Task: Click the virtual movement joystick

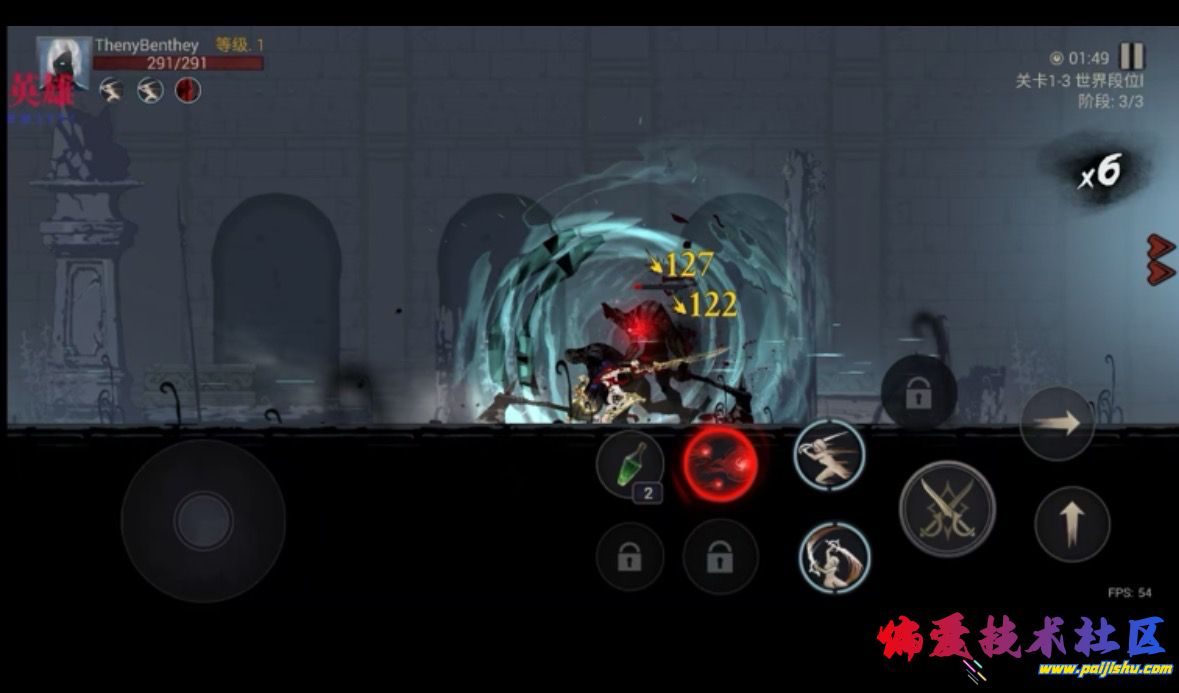Action: click(203, 521)
